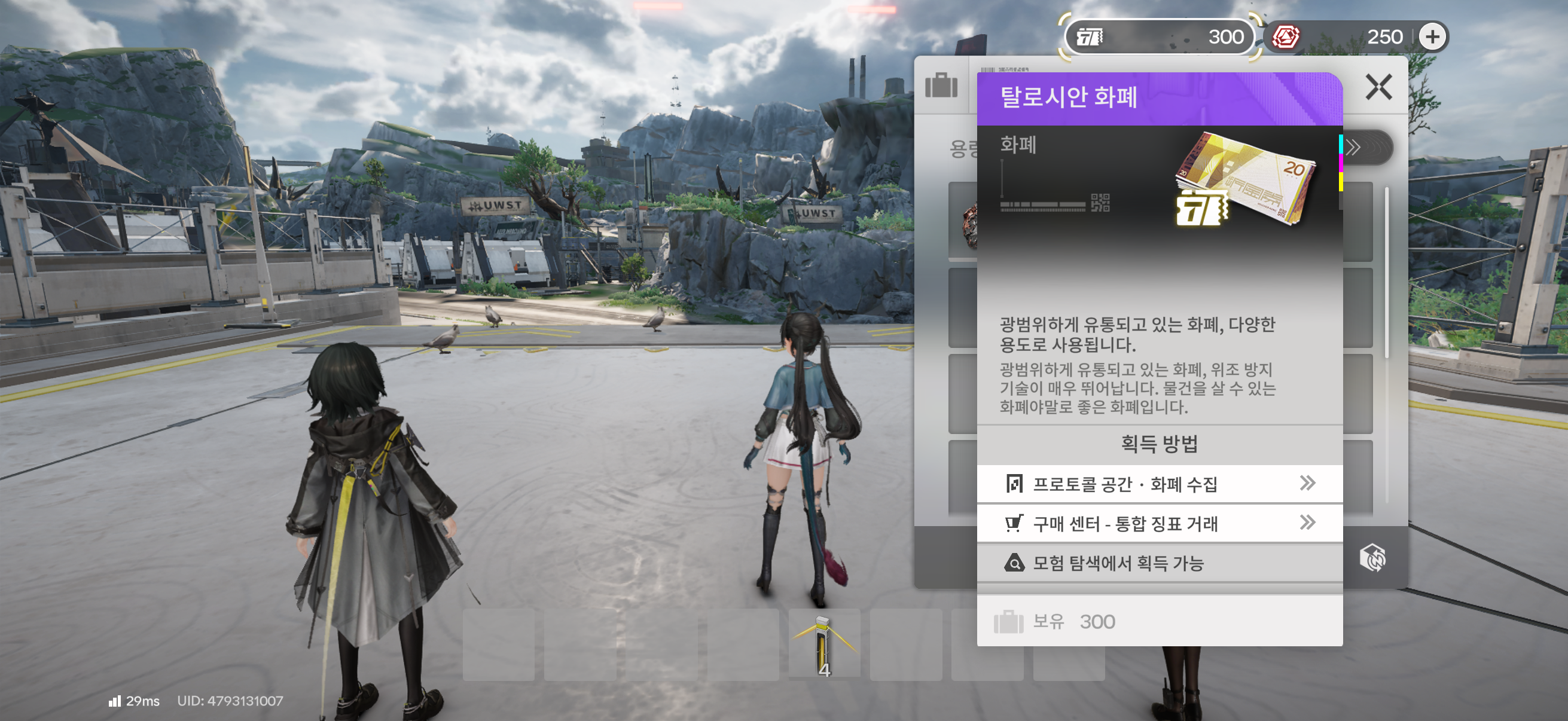Click the red hexagon currency icon
This screenshot has width=1568, height=721.
pos(1286,37)
